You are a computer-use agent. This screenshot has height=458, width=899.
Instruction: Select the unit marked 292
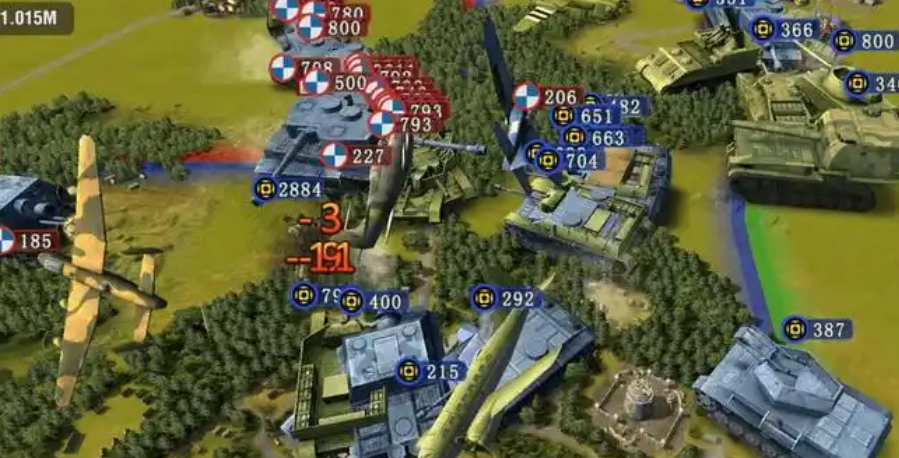(x=505, y=298)
